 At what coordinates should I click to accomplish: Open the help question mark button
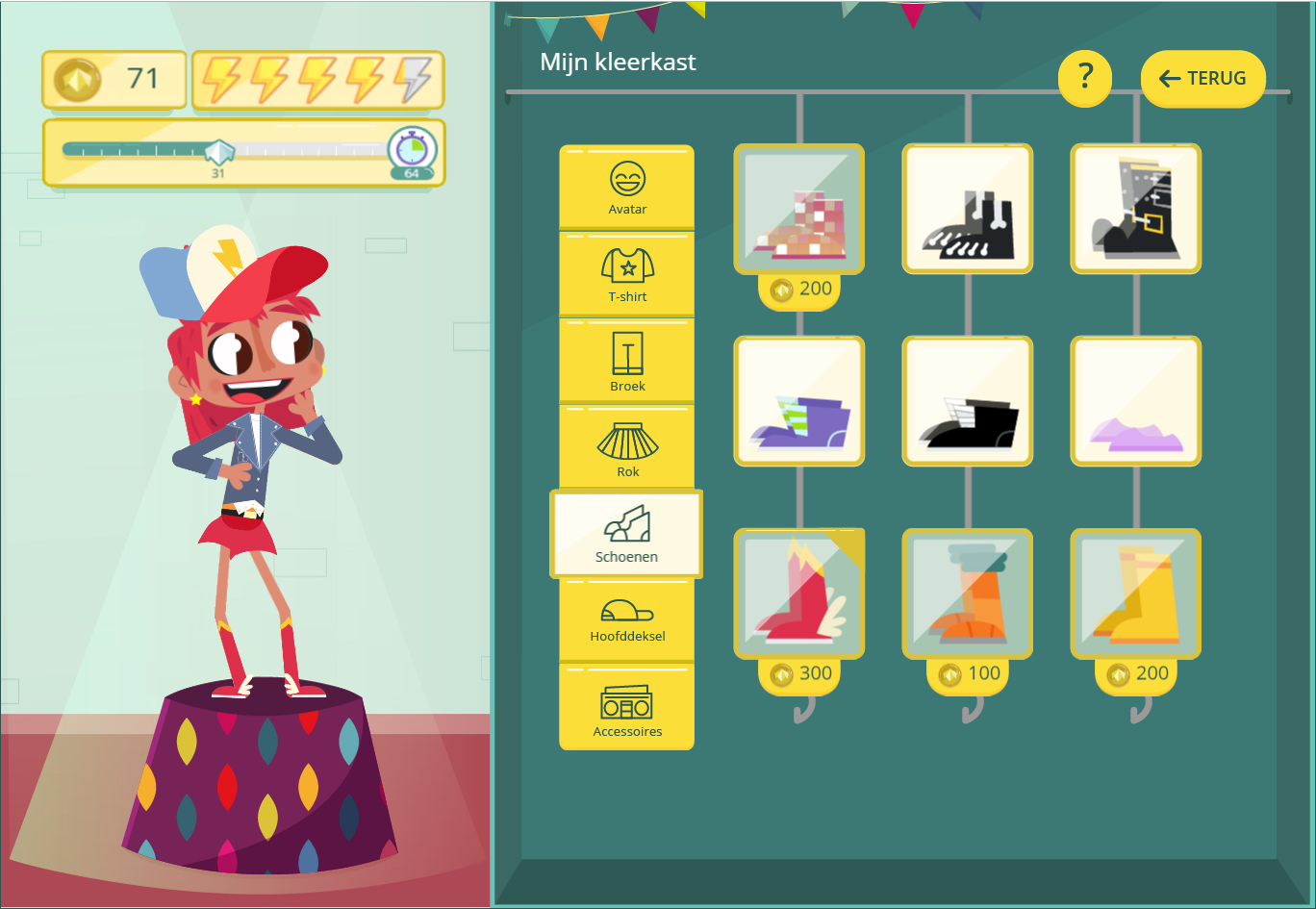point(1084,78)
